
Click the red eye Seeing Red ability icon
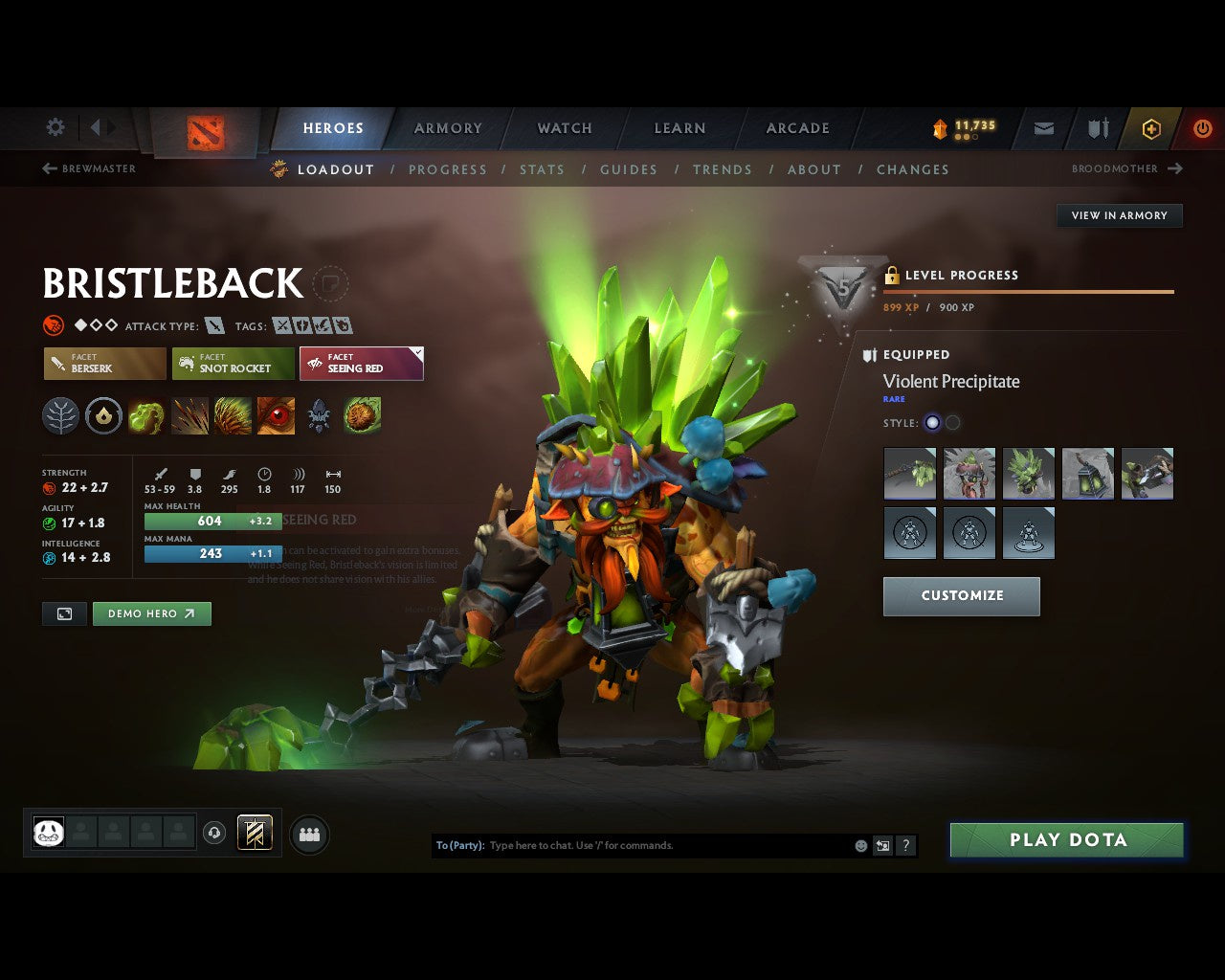(x=276, y=415)
